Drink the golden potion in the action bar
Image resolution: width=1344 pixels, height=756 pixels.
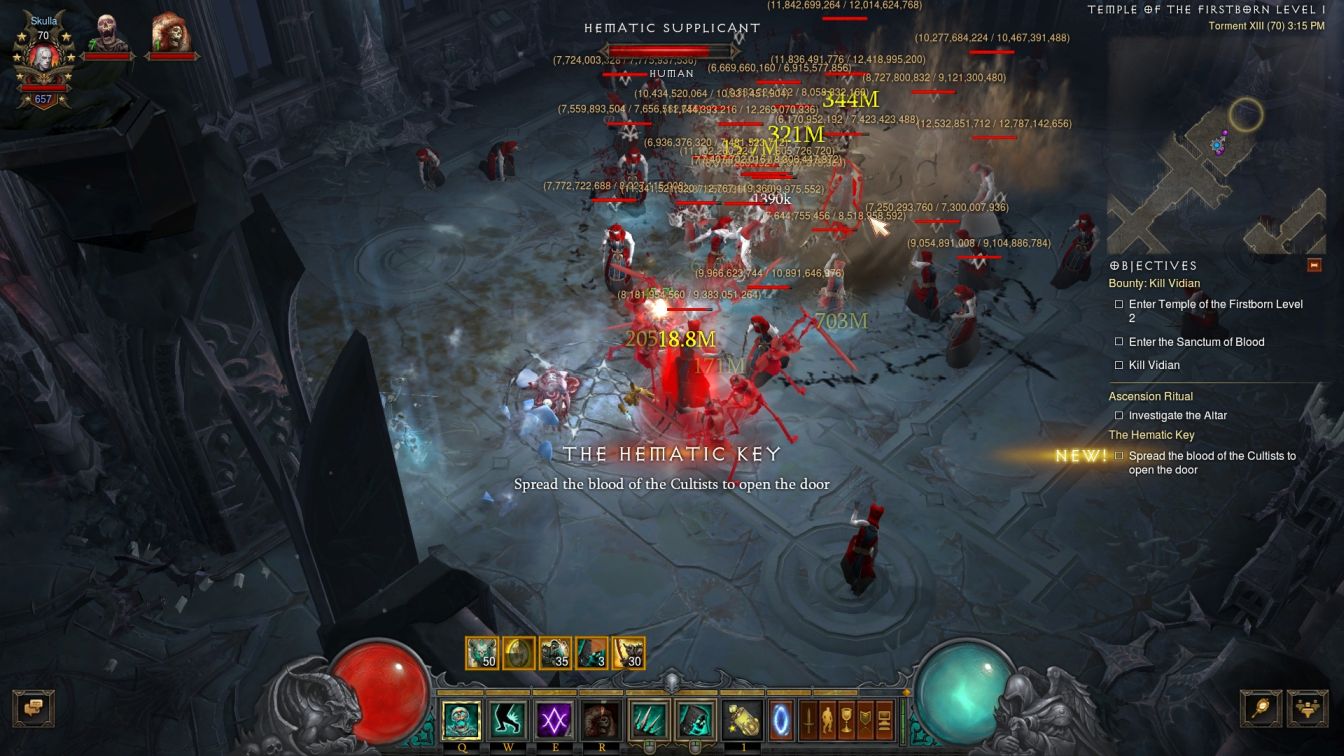(743, 719)
